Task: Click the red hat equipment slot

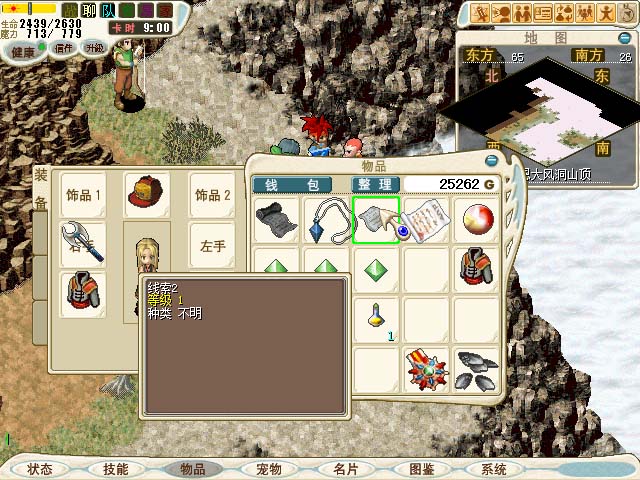Action: (145, 194)
